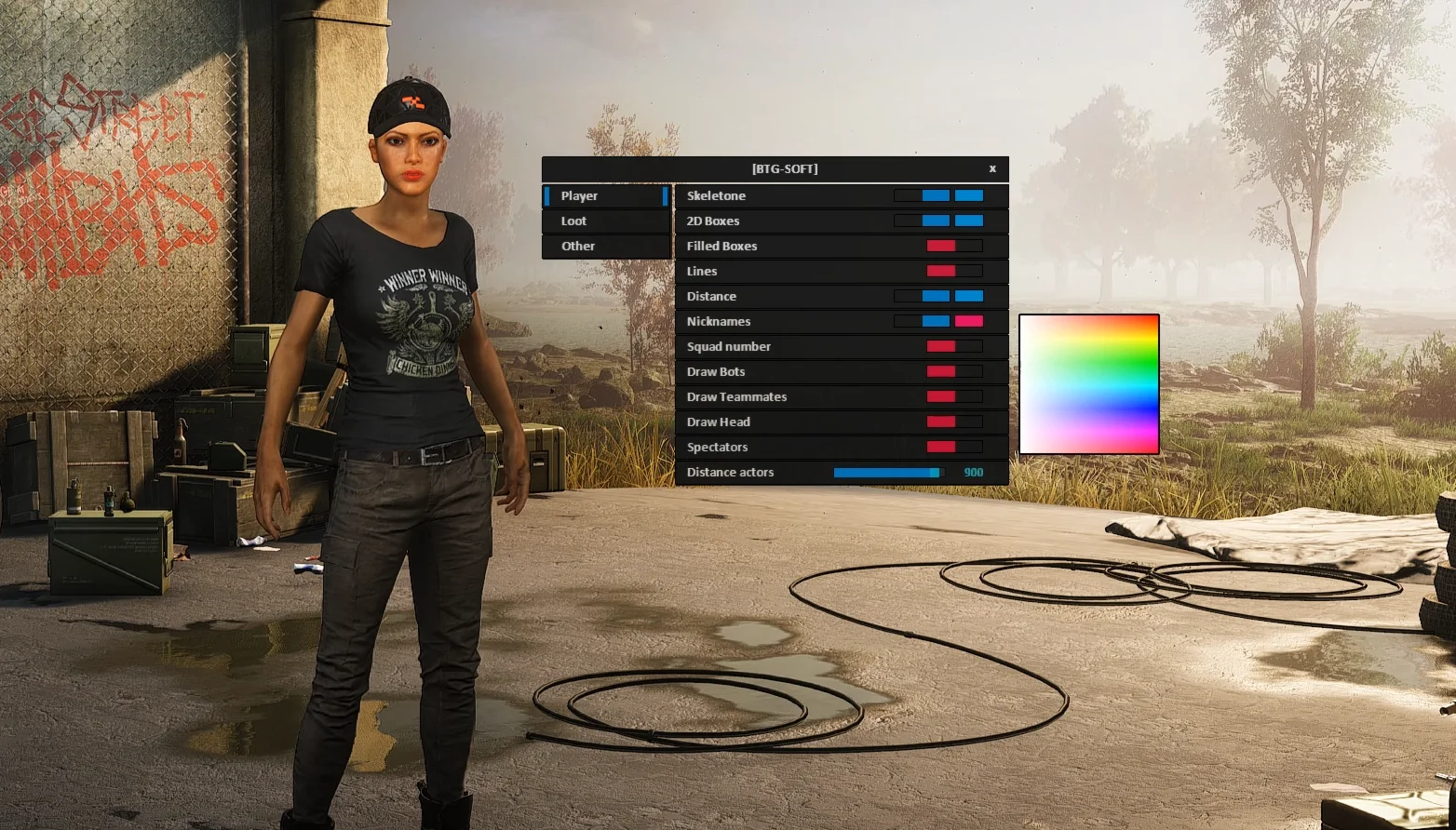Click the Spectators color swatch
Viewport: 1456px width, 830px height.
coord(941,447)
